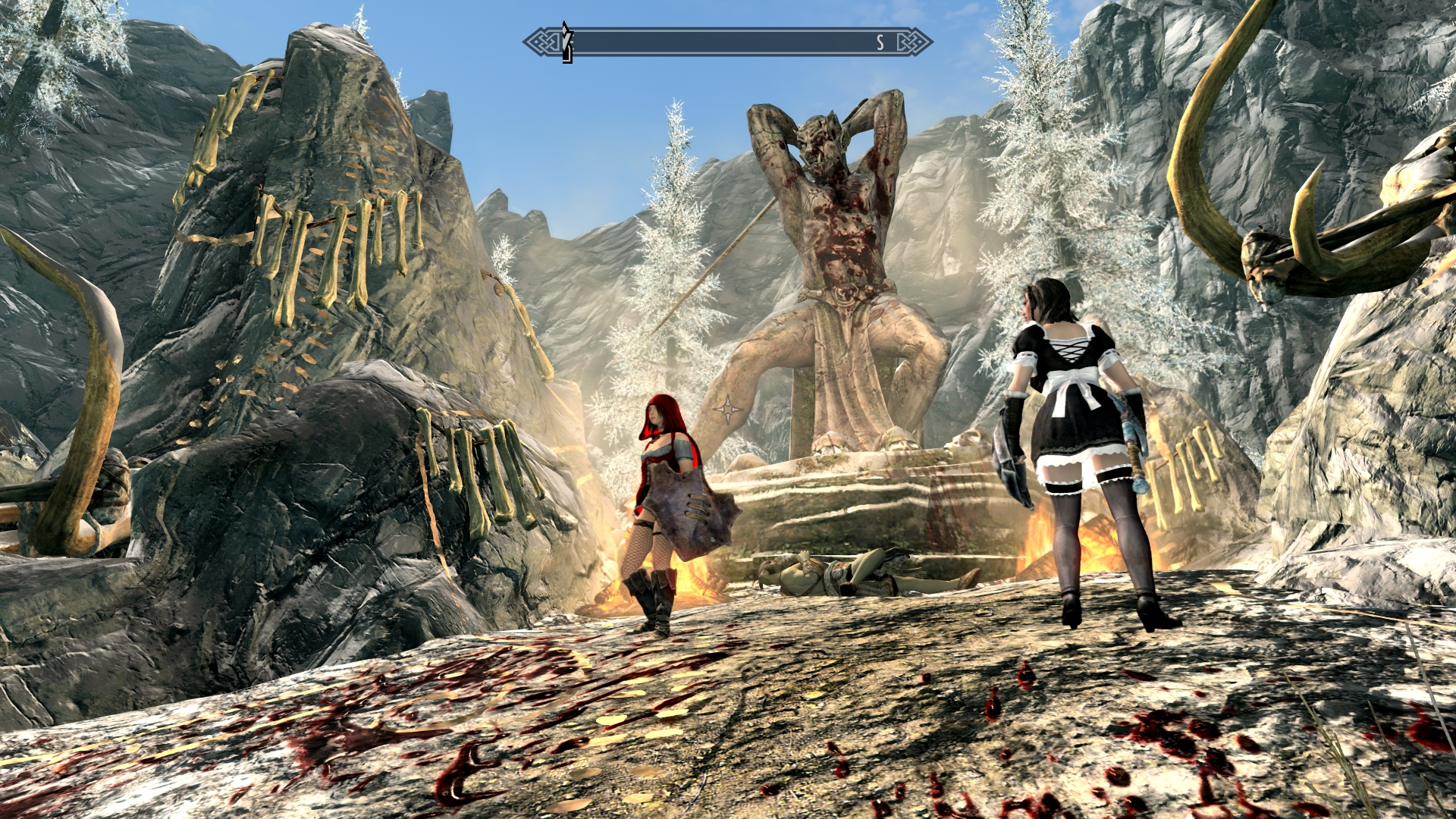The image size is (1456, 819).
Task: Click the South letter on the compass
Action: click(x=880, y=43)
